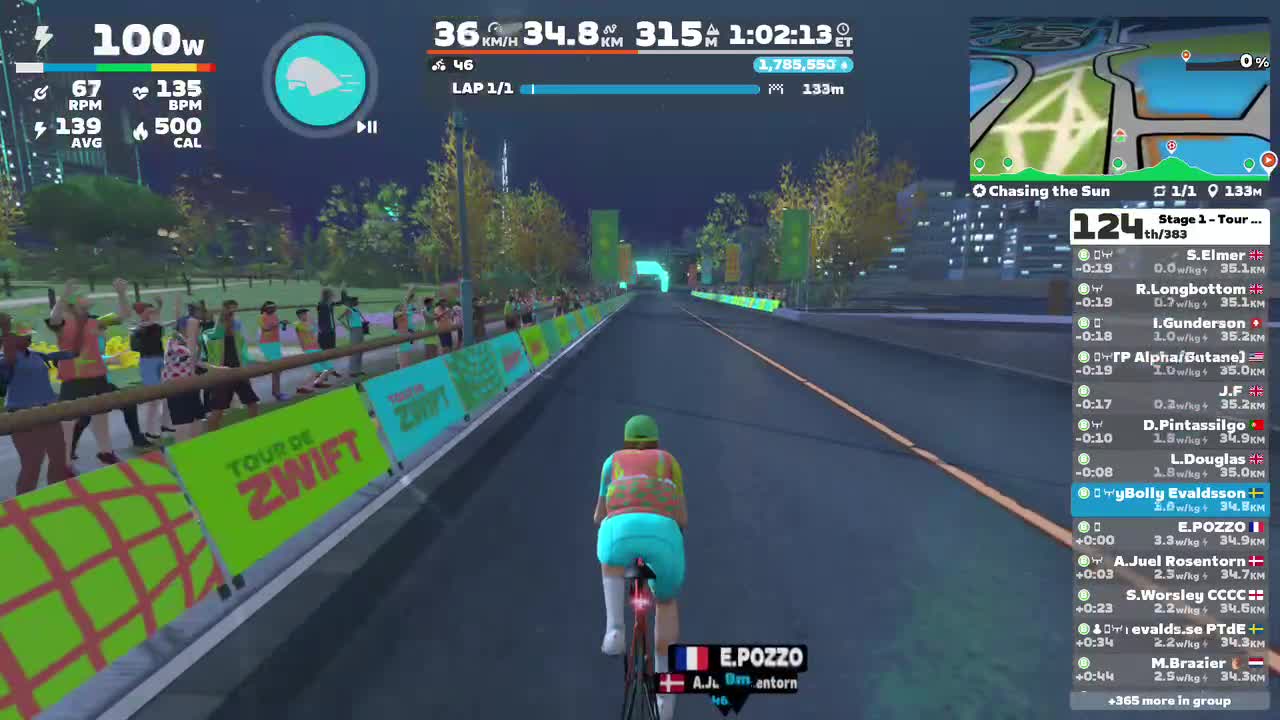The image size is (1280, 720).
Task: Click the lap progress bar
Action: pyautogui.click(x=640, y=89)
